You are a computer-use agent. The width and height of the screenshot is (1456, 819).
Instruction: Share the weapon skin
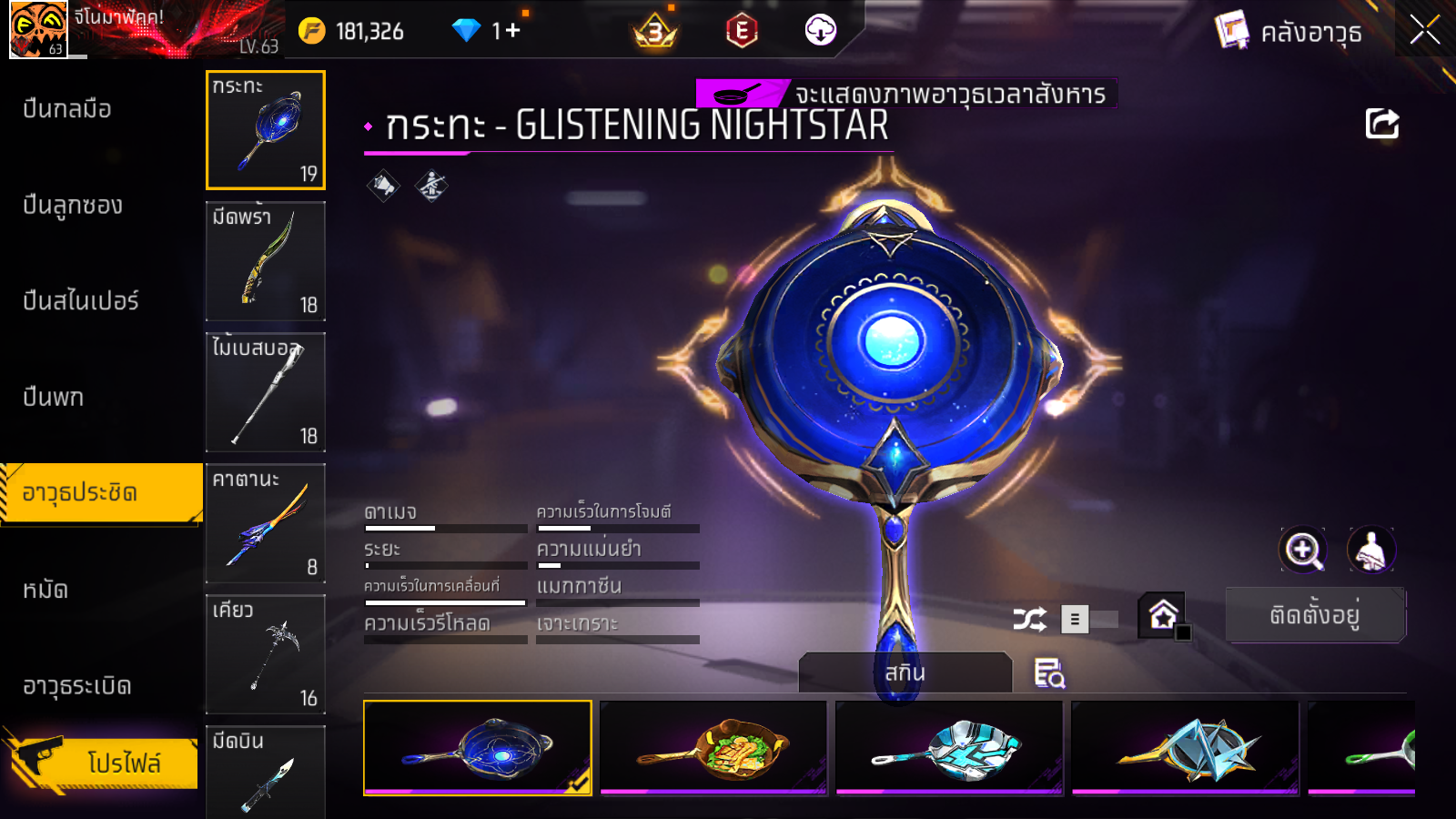(1382, 124)
